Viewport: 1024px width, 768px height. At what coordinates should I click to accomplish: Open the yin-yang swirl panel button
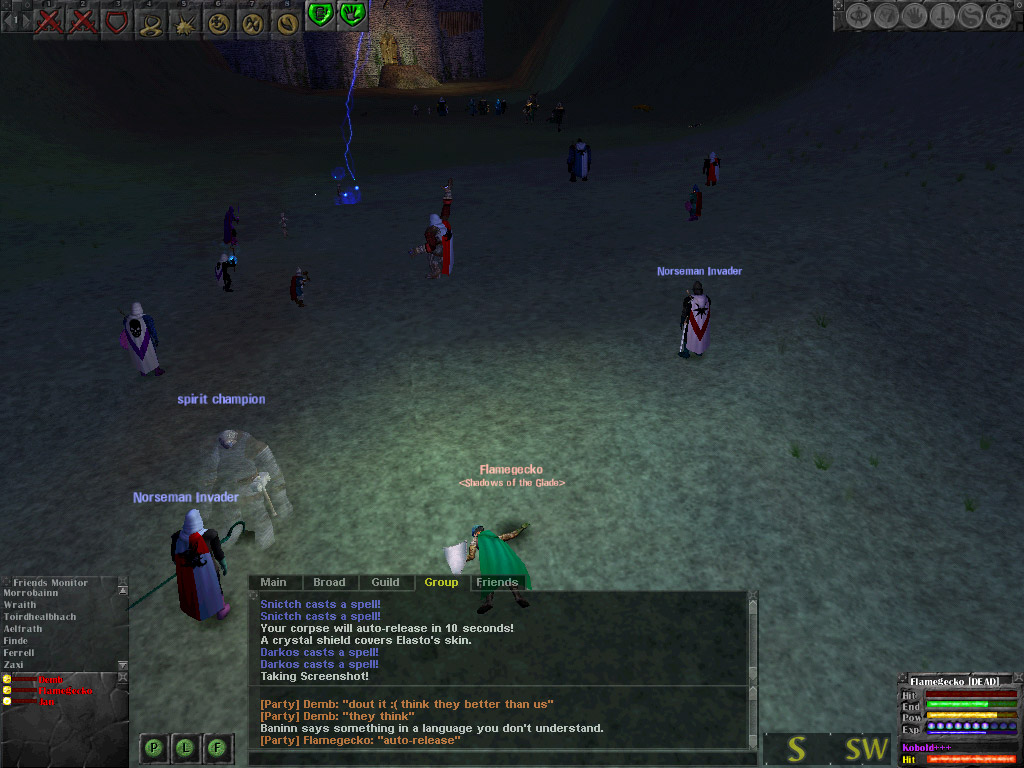click(x=970, y=16)
